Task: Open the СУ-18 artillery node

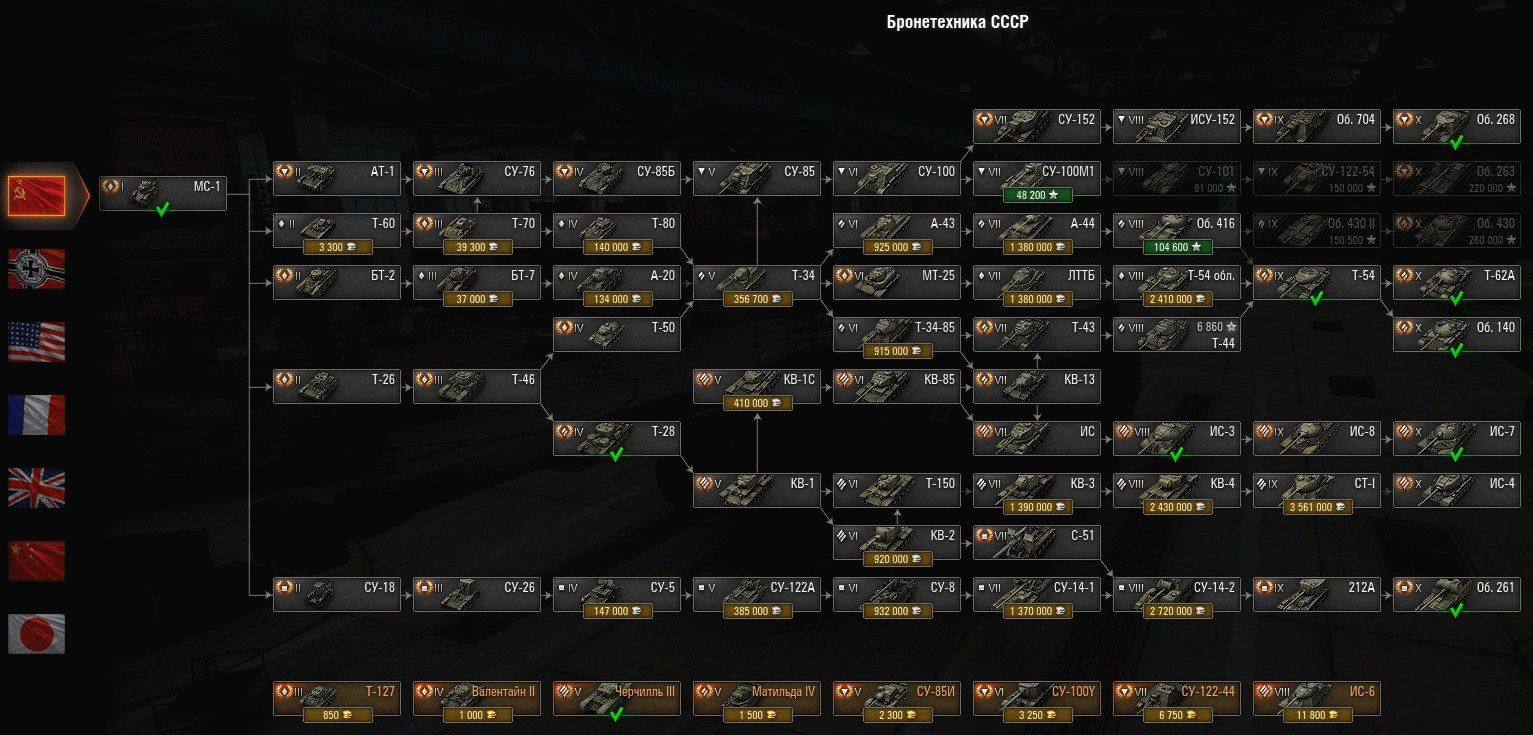Action: click(336, 594)
